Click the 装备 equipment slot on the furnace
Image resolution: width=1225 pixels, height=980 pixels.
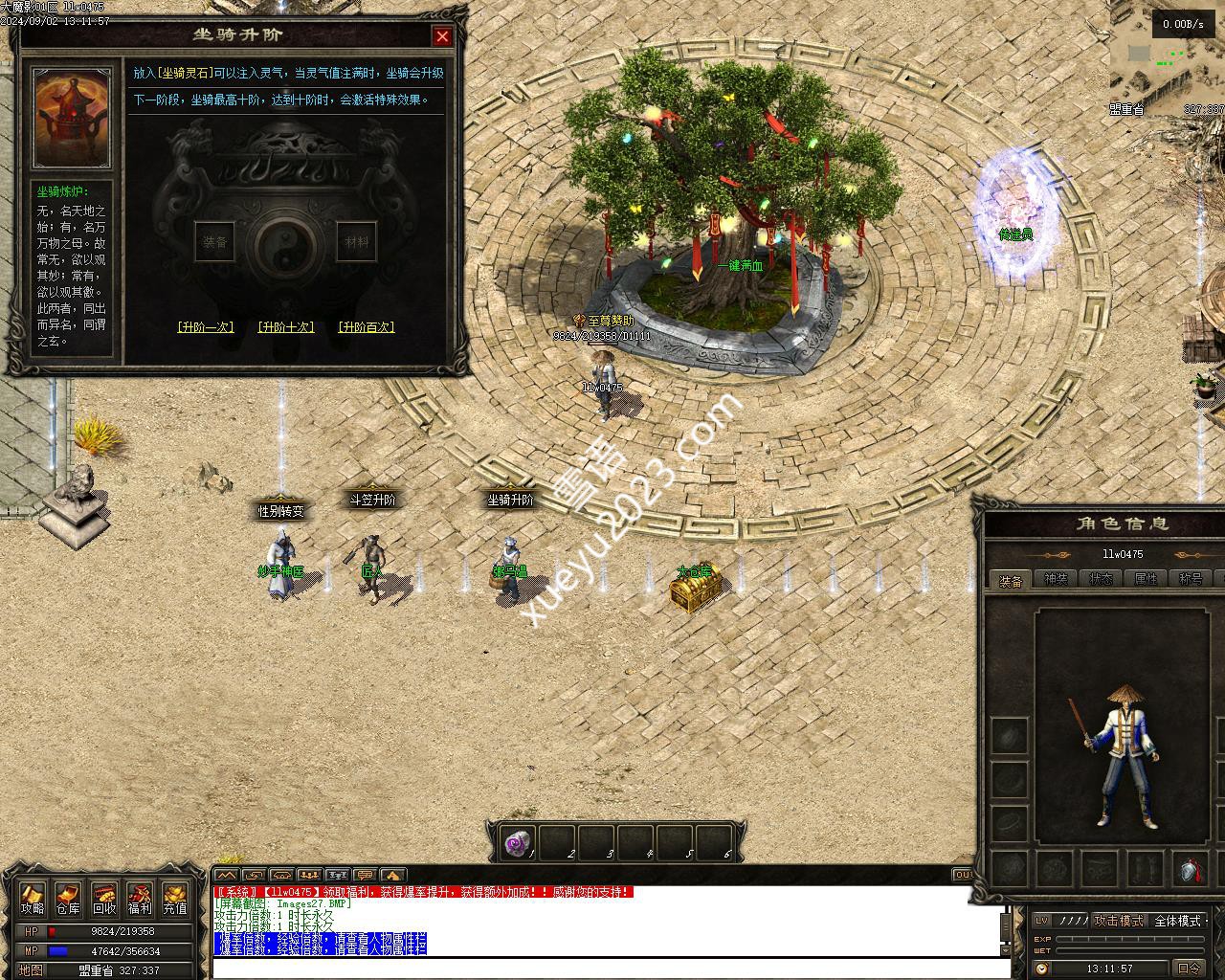point(214,242)
